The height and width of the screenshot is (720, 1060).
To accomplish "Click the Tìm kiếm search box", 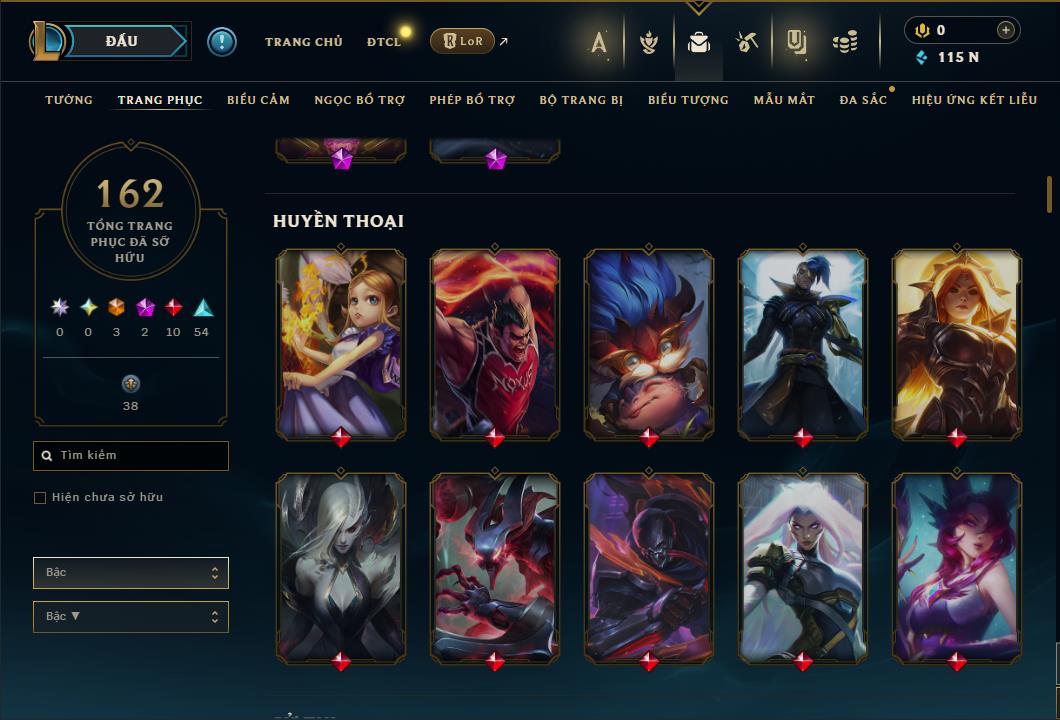I will (131, 456).
